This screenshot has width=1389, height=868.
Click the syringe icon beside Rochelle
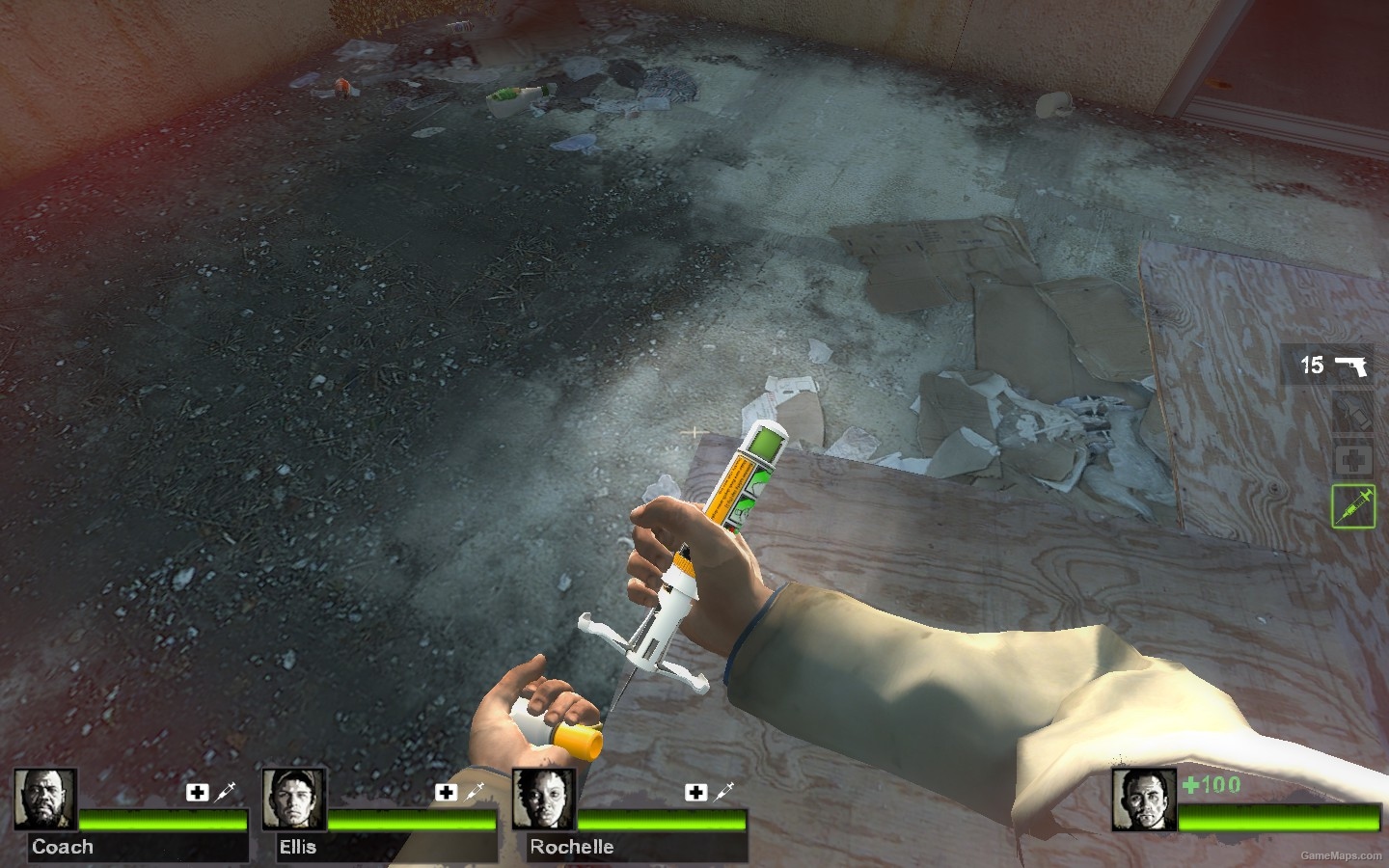(723, 791)
